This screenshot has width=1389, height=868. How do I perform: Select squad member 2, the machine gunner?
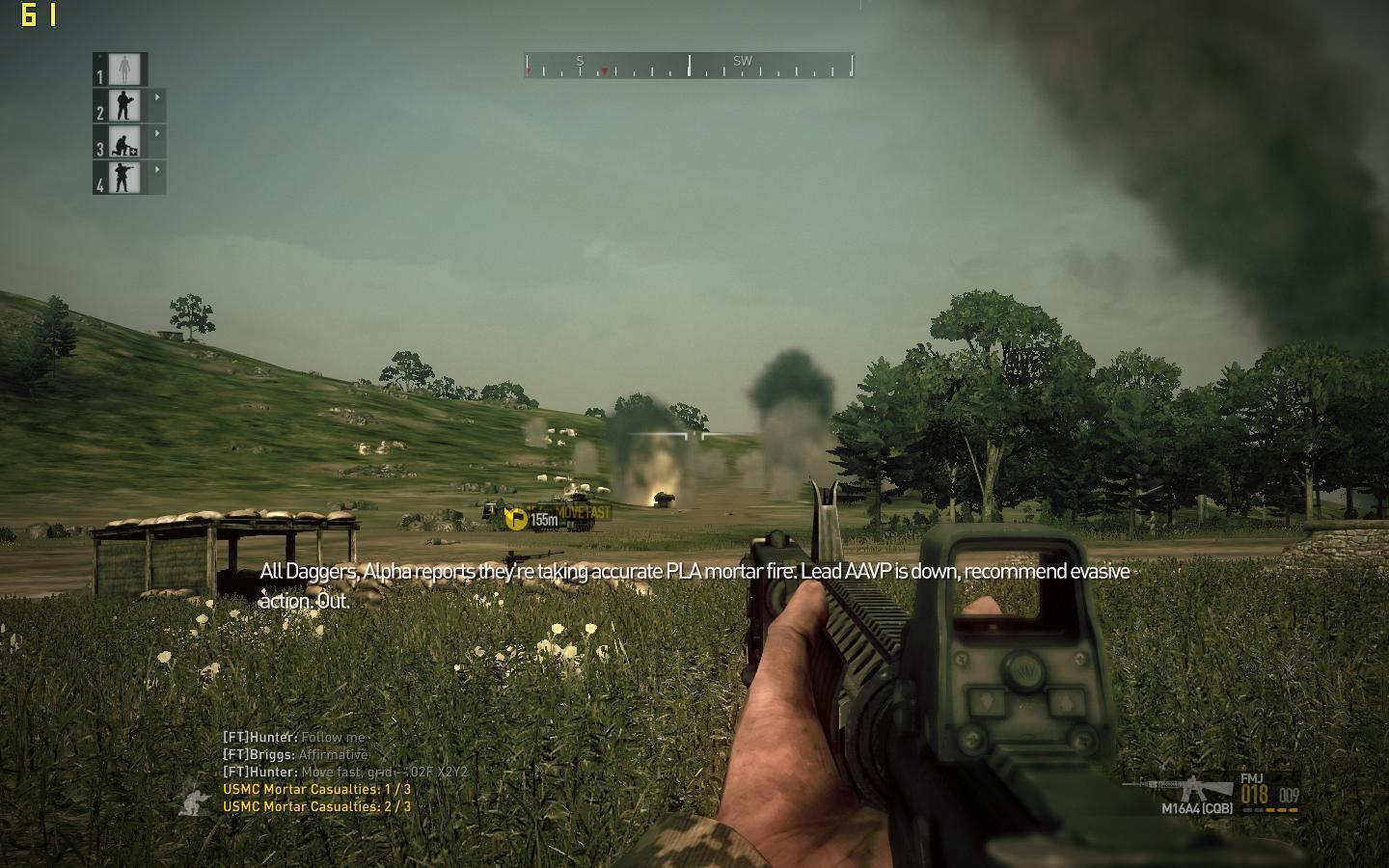pos(123,105)
